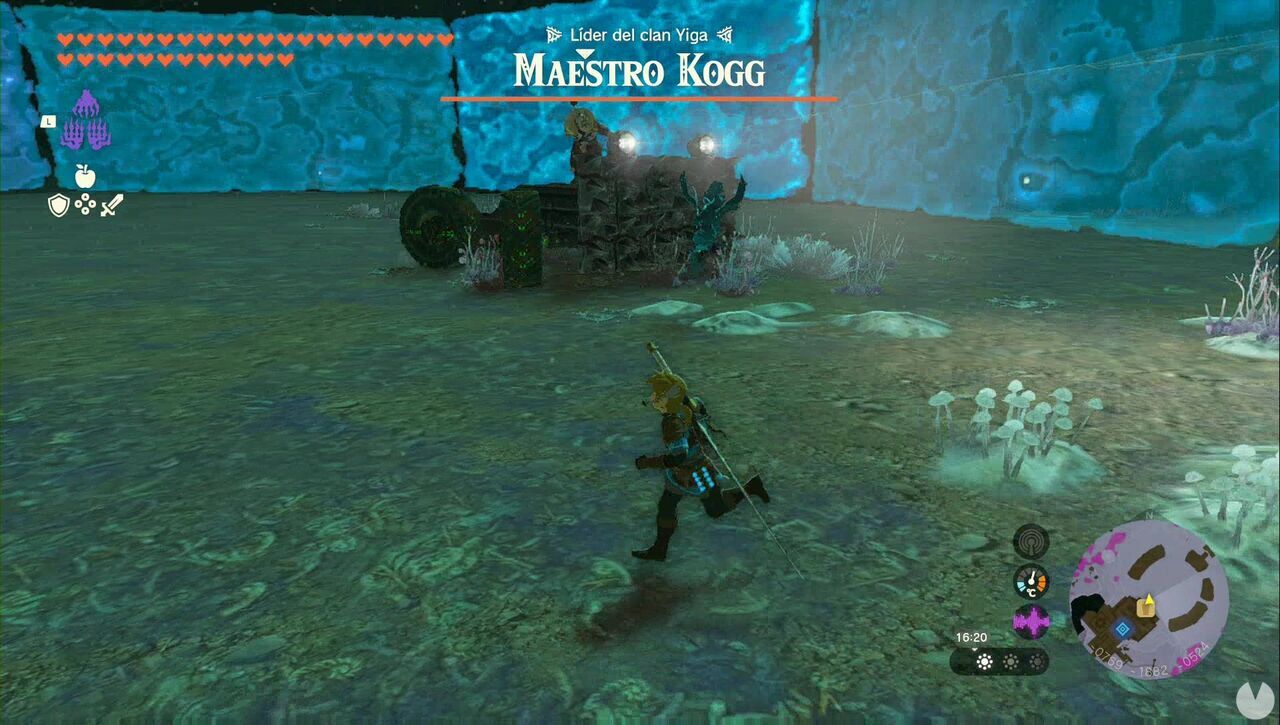Click the purple noise meter icon
Screen dimensions: 1280x725
pos(1032,623)
